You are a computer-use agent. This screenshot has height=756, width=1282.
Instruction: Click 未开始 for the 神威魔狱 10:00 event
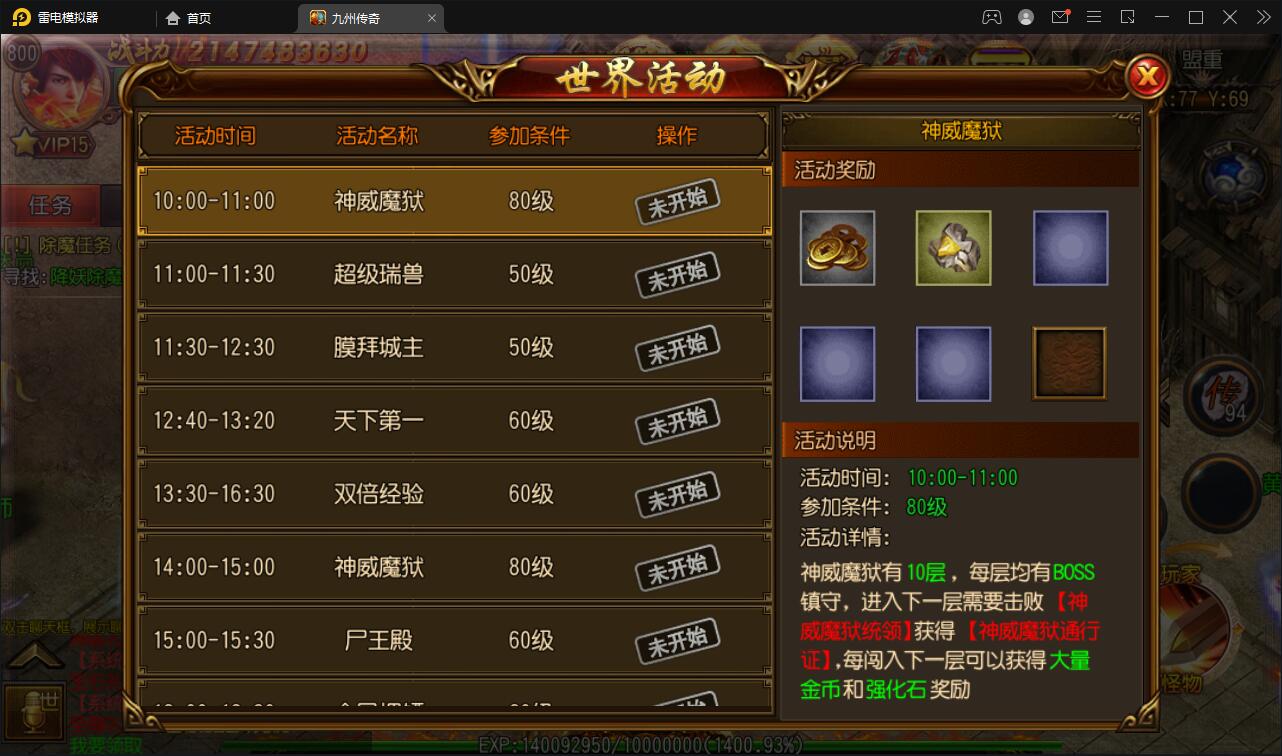676,201
